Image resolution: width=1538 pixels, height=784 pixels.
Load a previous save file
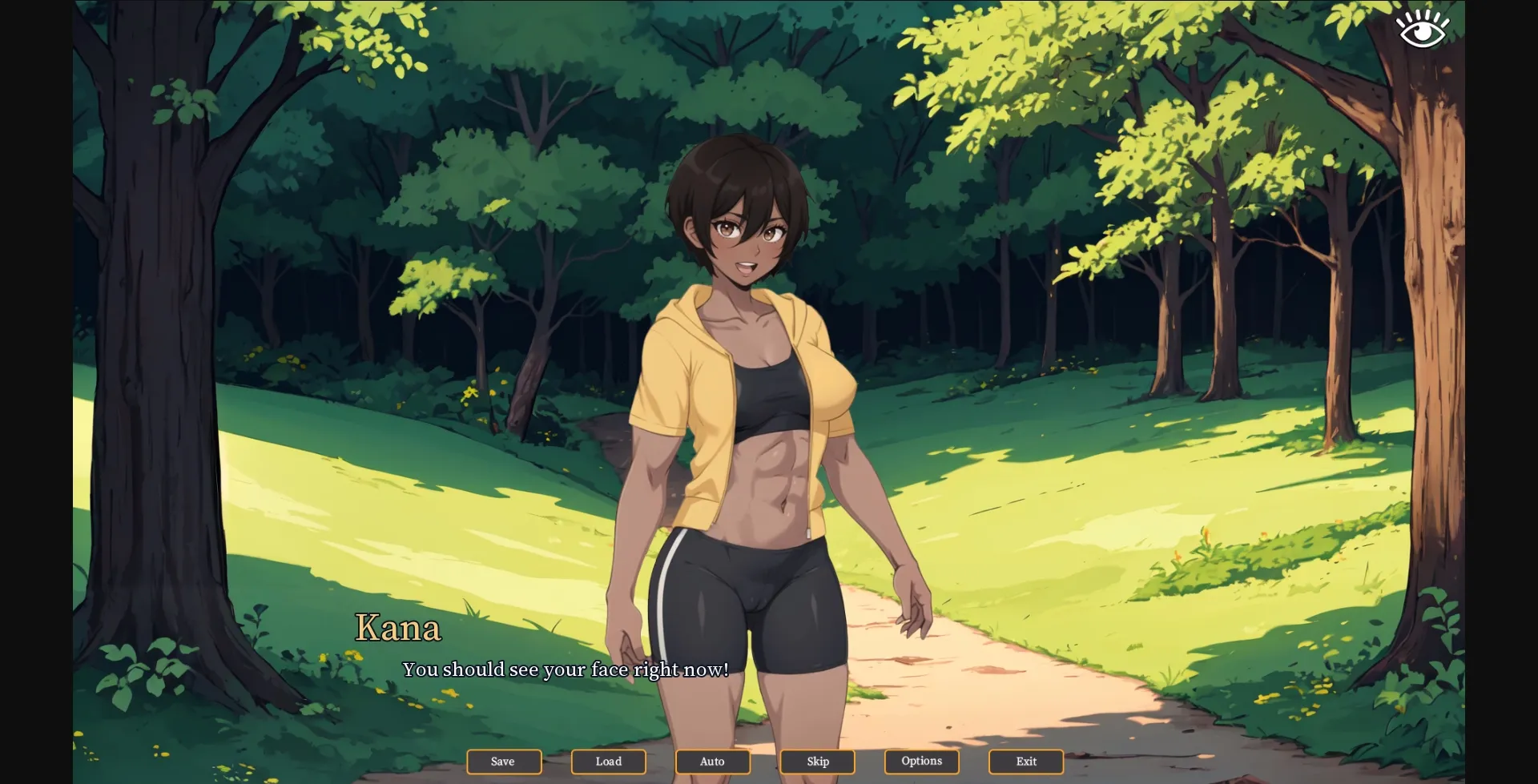(608, 762)
